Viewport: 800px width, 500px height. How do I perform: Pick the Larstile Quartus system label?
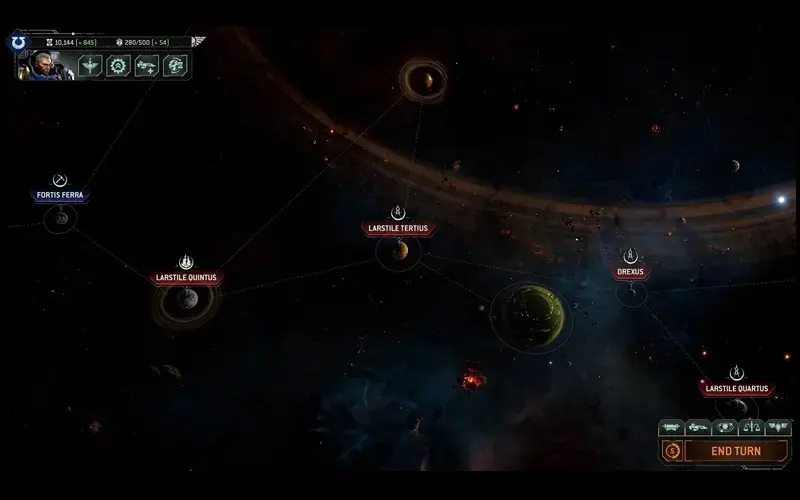tap(736, 388)
